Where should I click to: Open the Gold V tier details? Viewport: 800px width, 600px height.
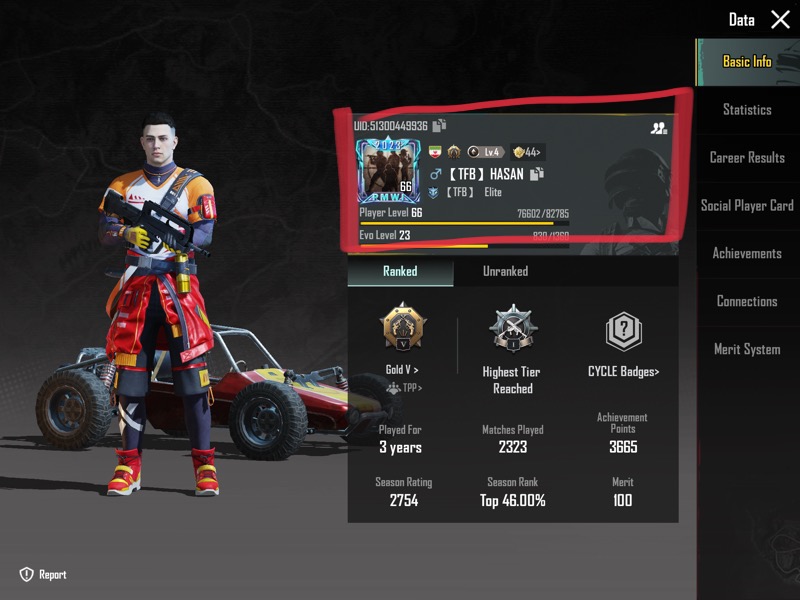(402, 370)
